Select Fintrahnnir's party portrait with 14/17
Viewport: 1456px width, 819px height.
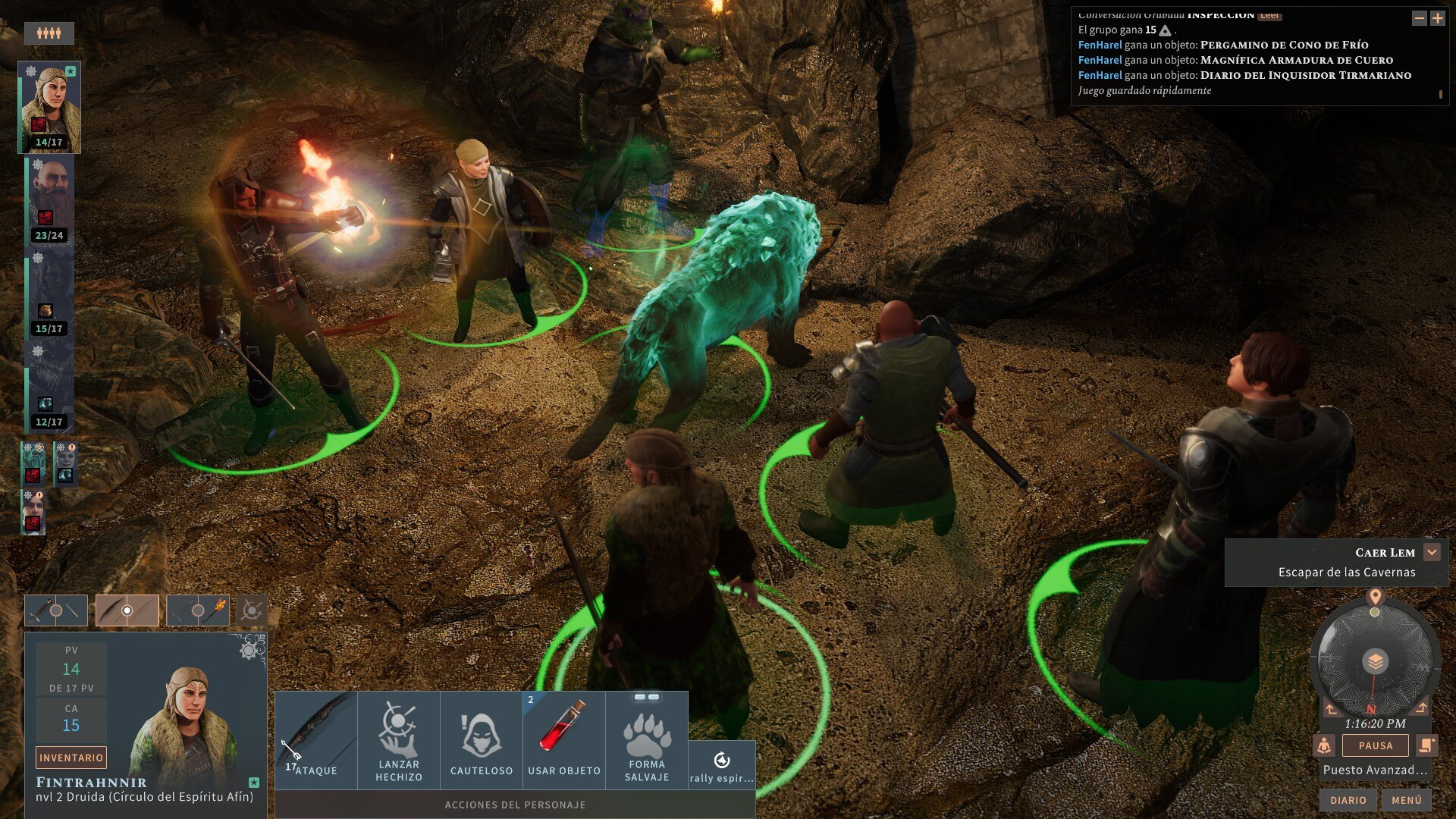click(x=49, y=107)
